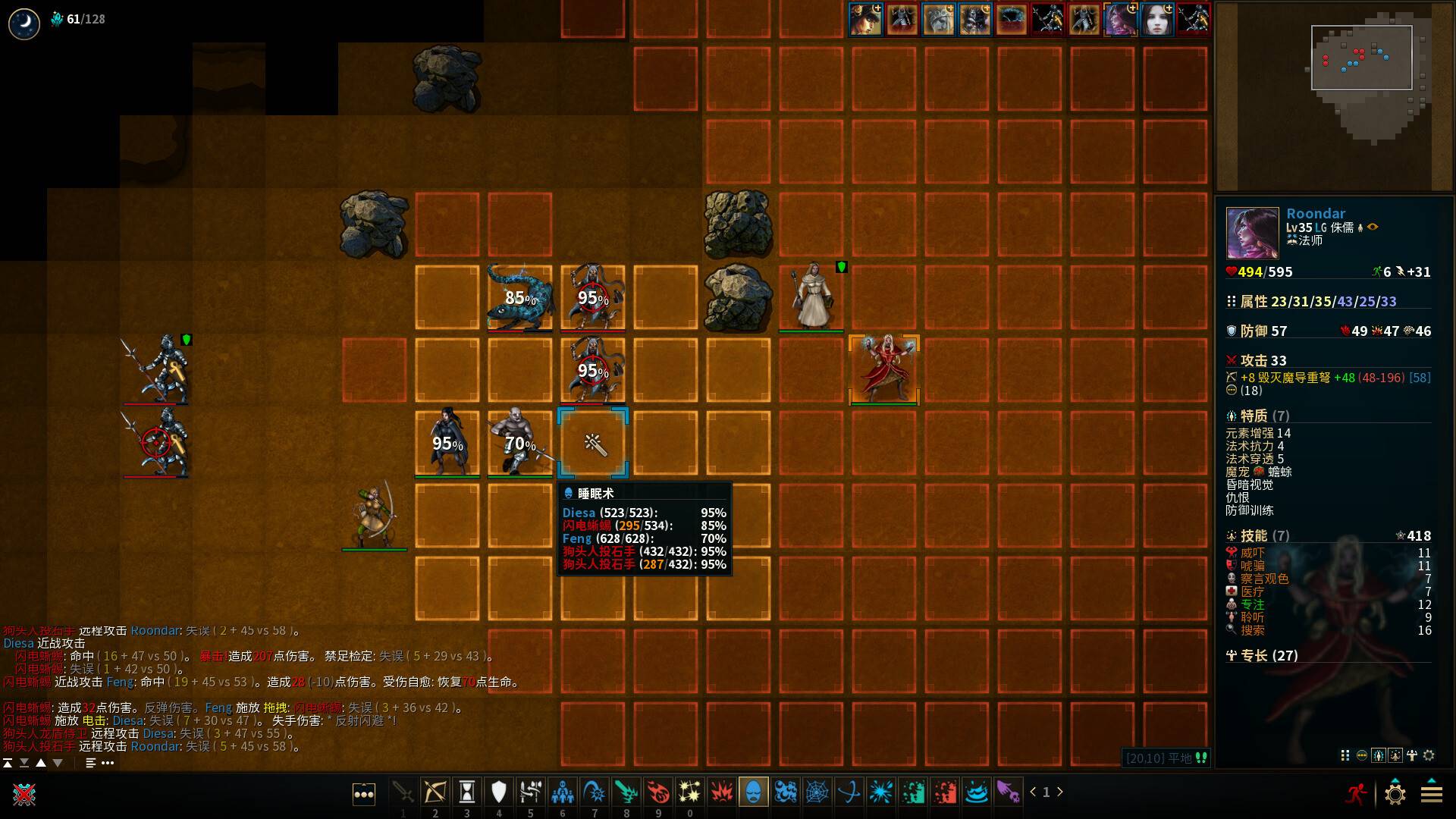1456x819 pixels.
Task: Choose the ranged bow attack in slot 2
Action: 435,792
